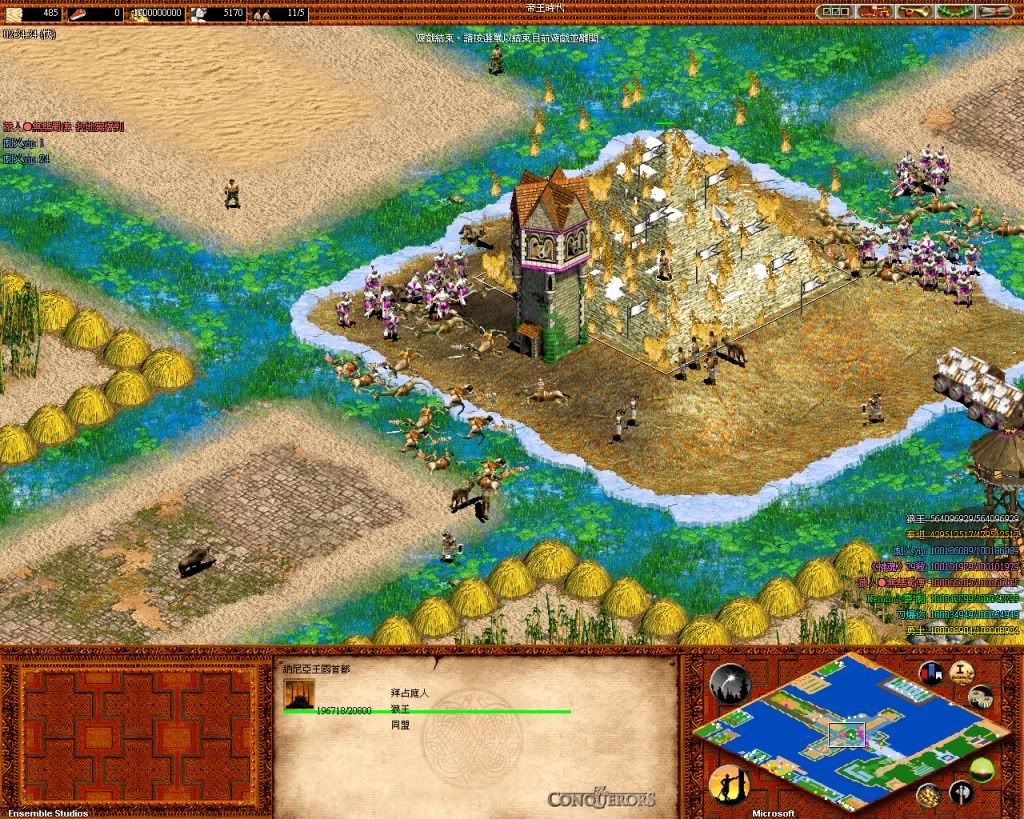
Task: Activate the shooting-star signal button
Action: pyautogui.click(x=730, y=683)
